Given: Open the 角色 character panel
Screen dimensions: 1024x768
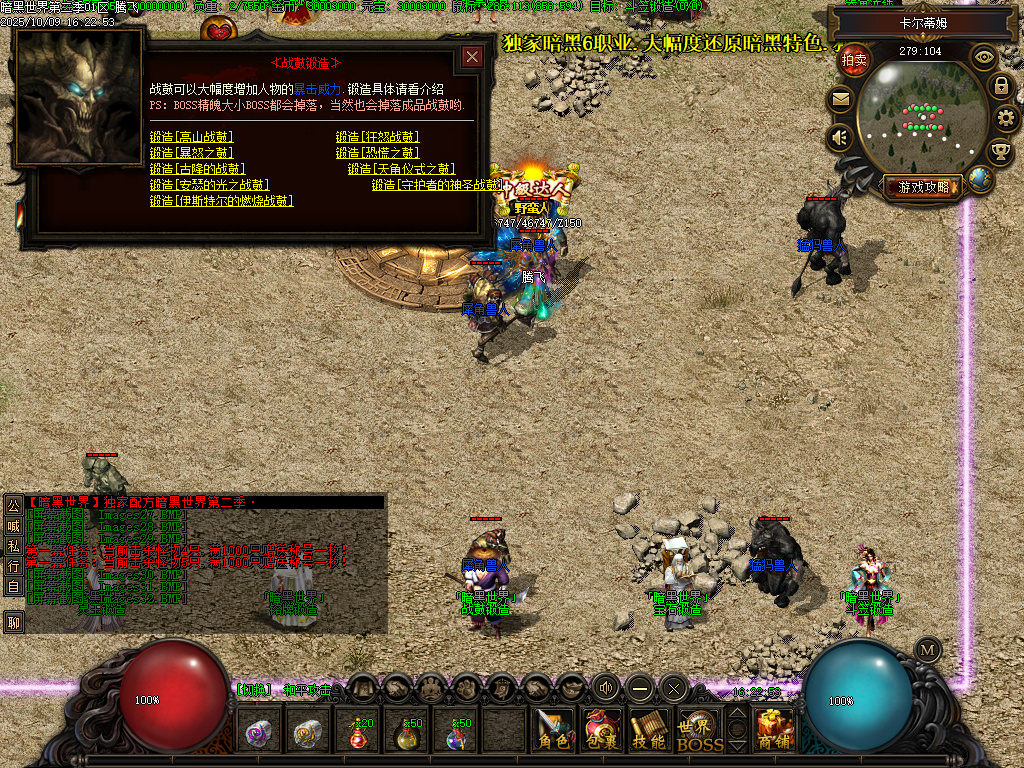Looking at the screenshot, I should click(553, 732).
